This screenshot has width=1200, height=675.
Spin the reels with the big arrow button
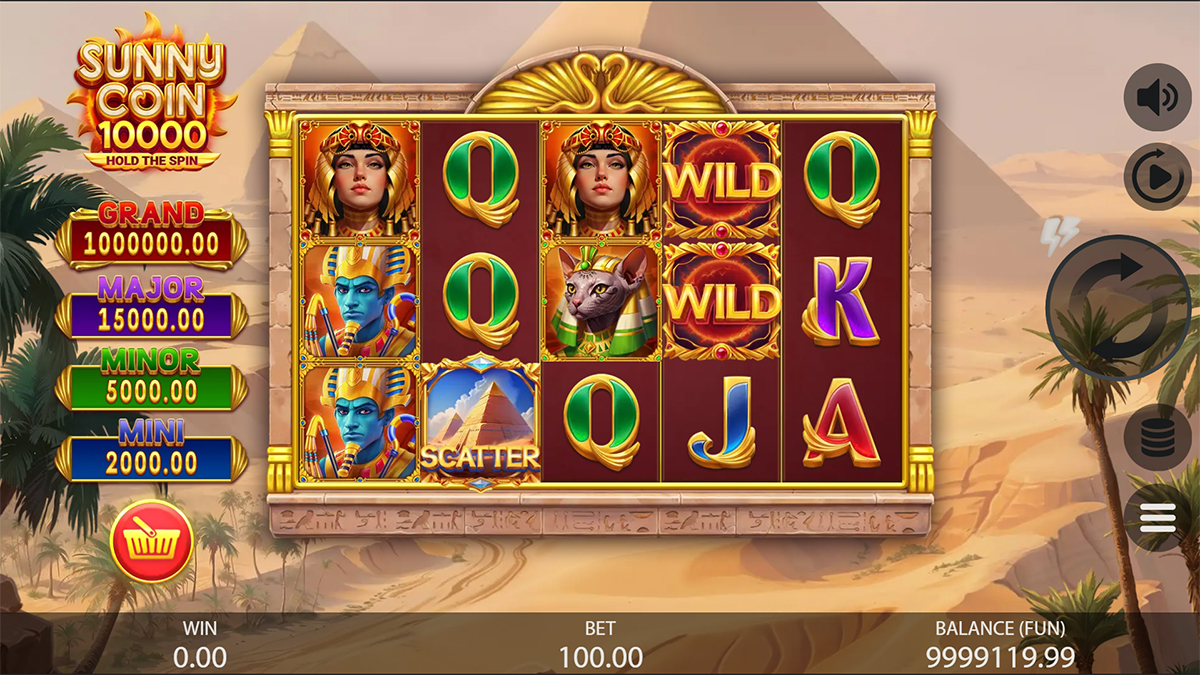point(1113,307)
